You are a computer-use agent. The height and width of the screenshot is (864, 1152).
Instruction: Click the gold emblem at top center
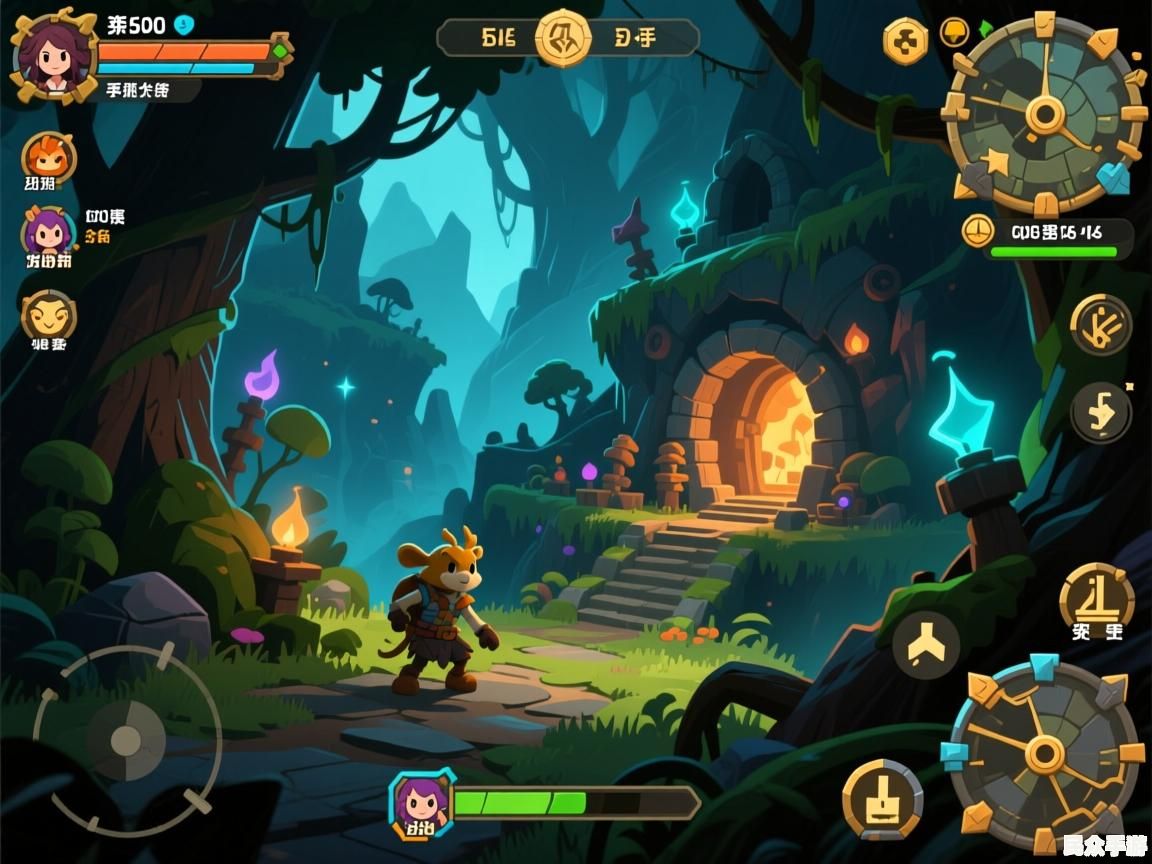[x=564, y=38]
